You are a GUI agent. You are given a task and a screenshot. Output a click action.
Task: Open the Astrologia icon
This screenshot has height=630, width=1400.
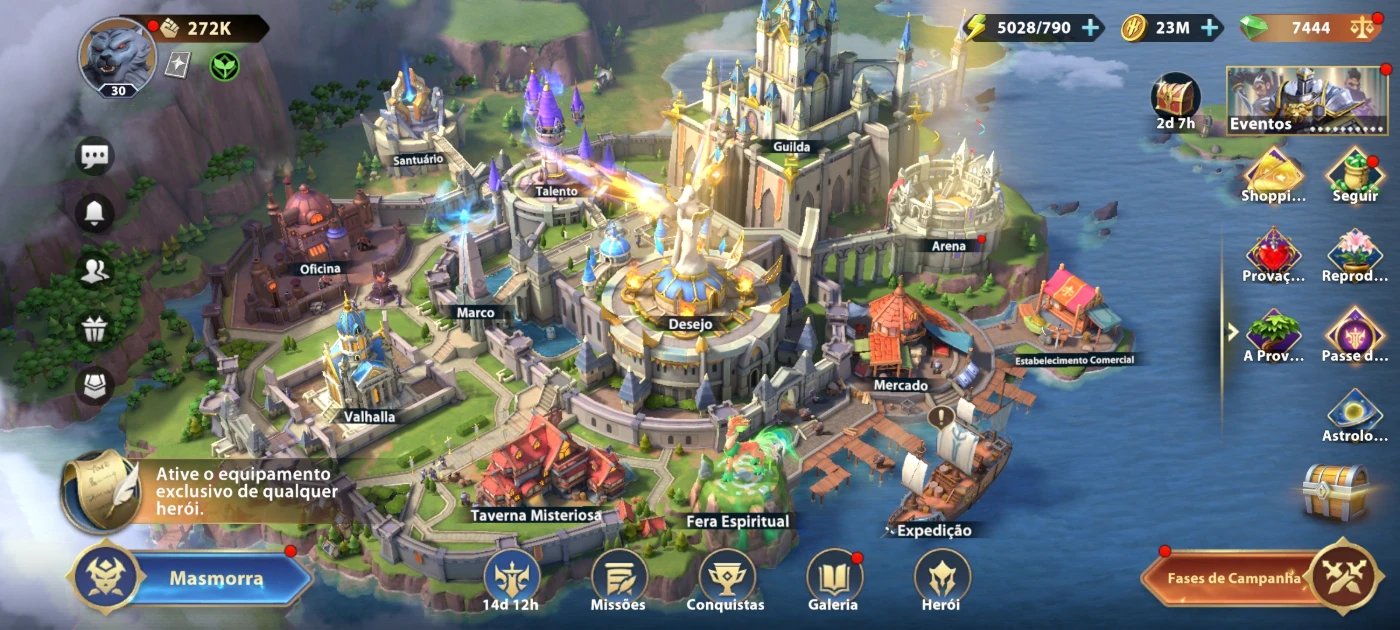point(1355,415)
